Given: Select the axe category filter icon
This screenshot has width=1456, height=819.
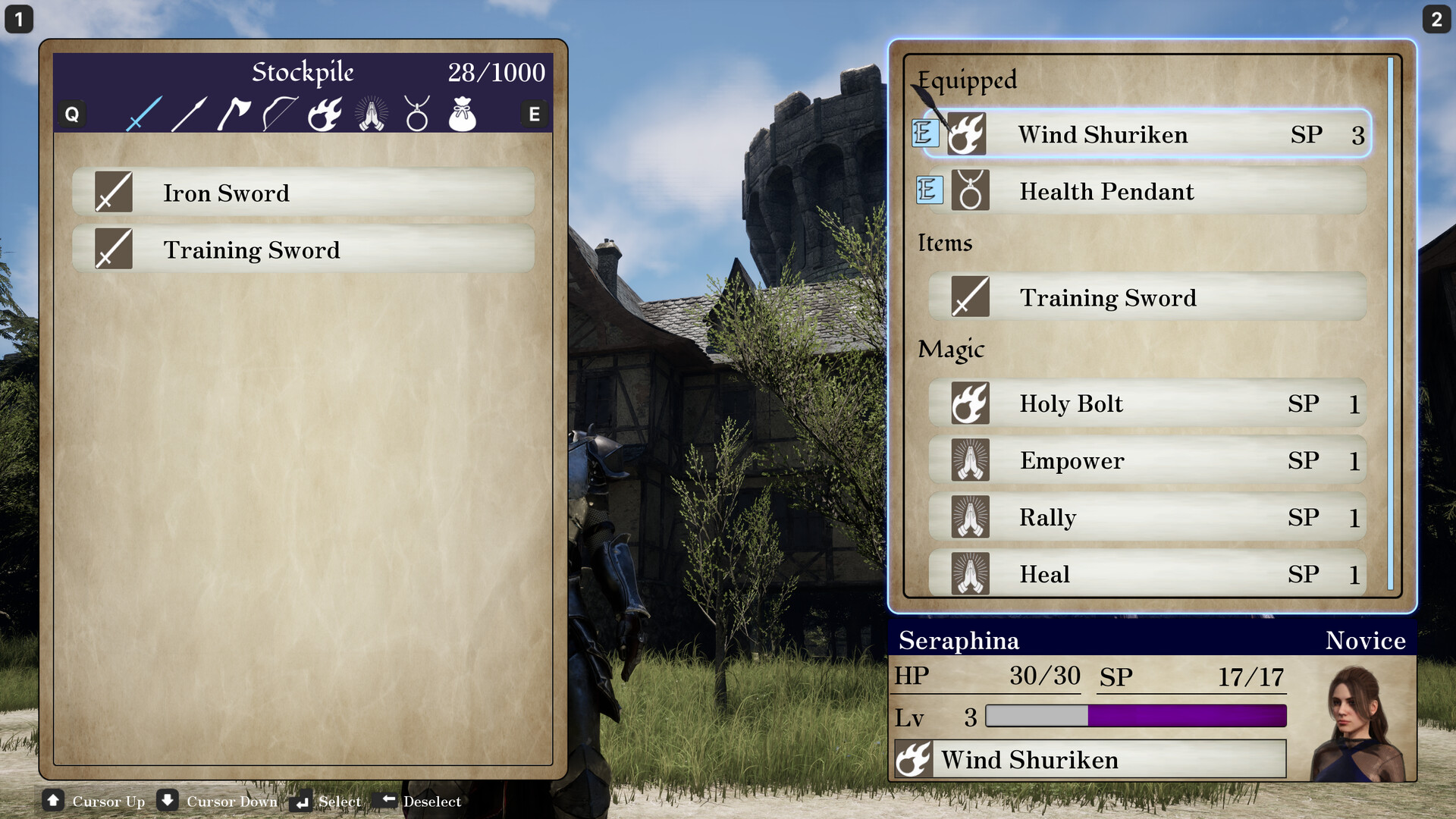Looking at the screenshot, I should point(234,115).
